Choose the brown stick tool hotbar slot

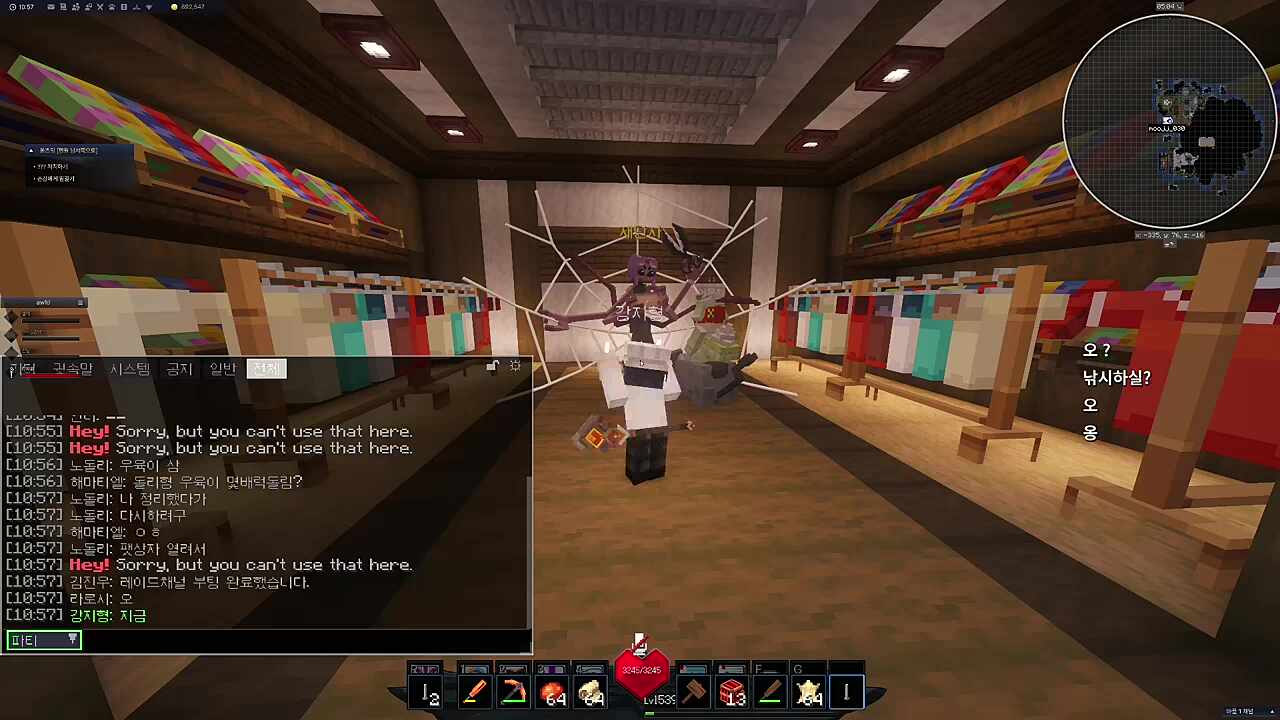tap(770, 692)
